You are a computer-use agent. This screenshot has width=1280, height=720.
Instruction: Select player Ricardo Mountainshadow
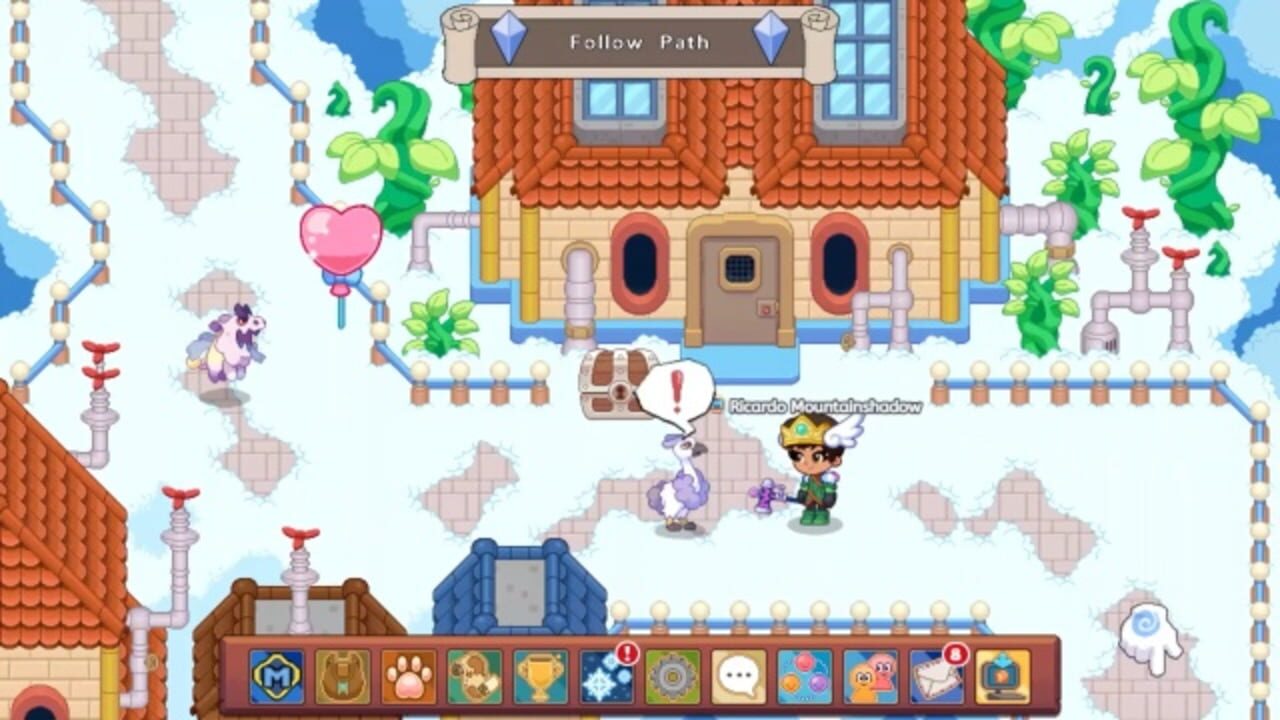click(x=810, y=470)
